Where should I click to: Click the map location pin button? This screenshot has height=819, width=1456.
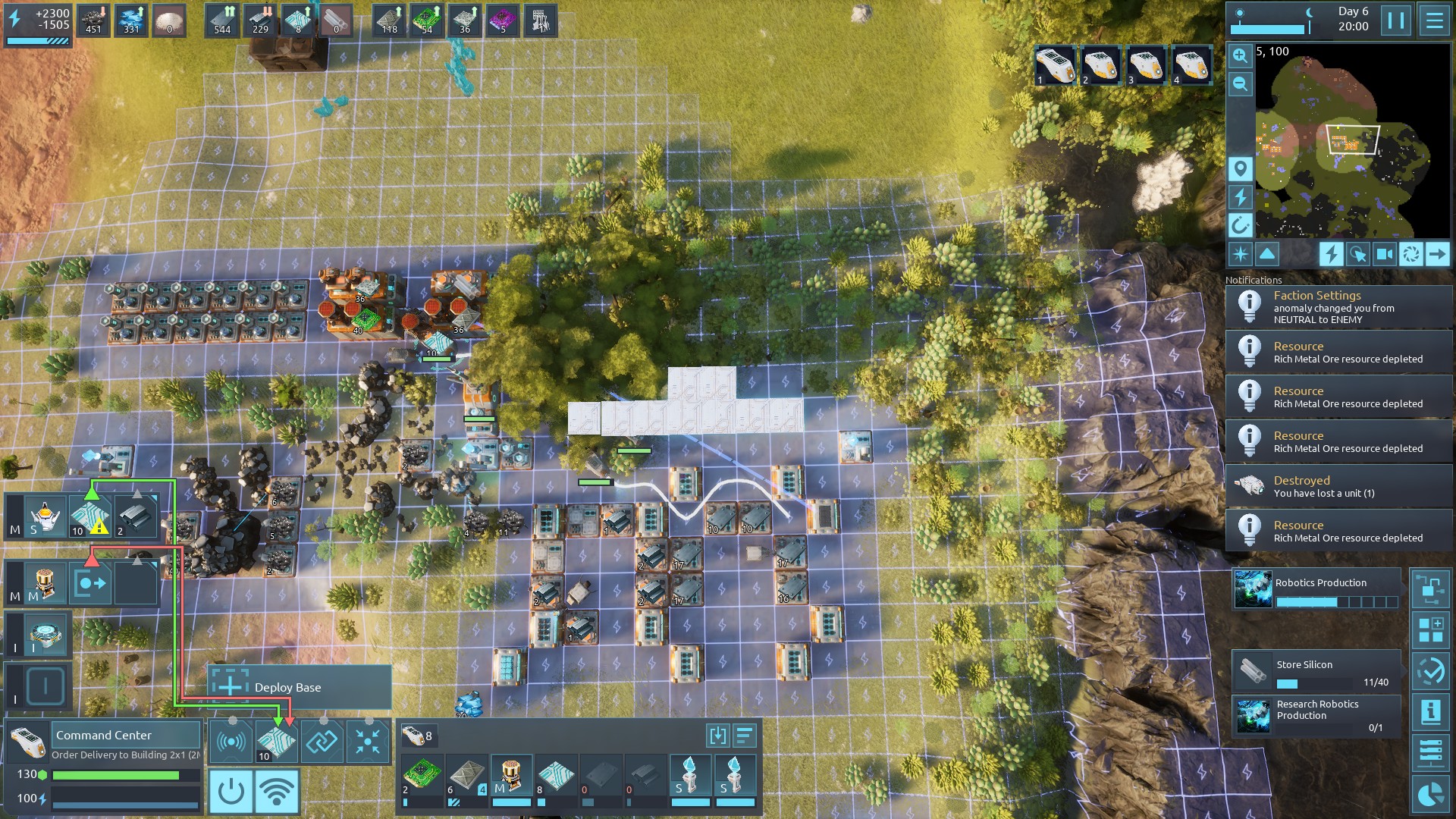[1240, 168]
